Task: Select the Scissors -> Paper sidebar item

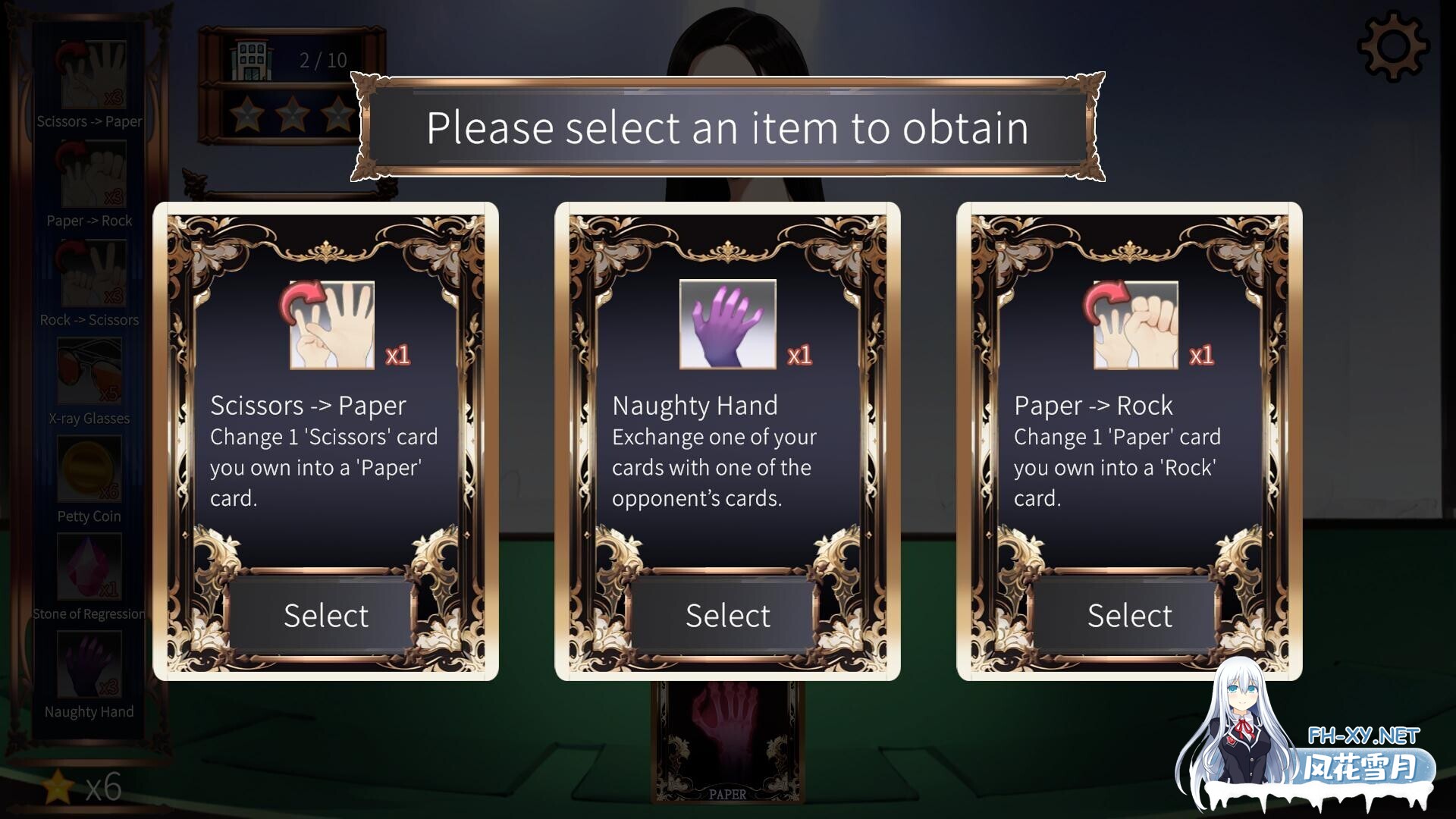Action: [x=89, y=76]
